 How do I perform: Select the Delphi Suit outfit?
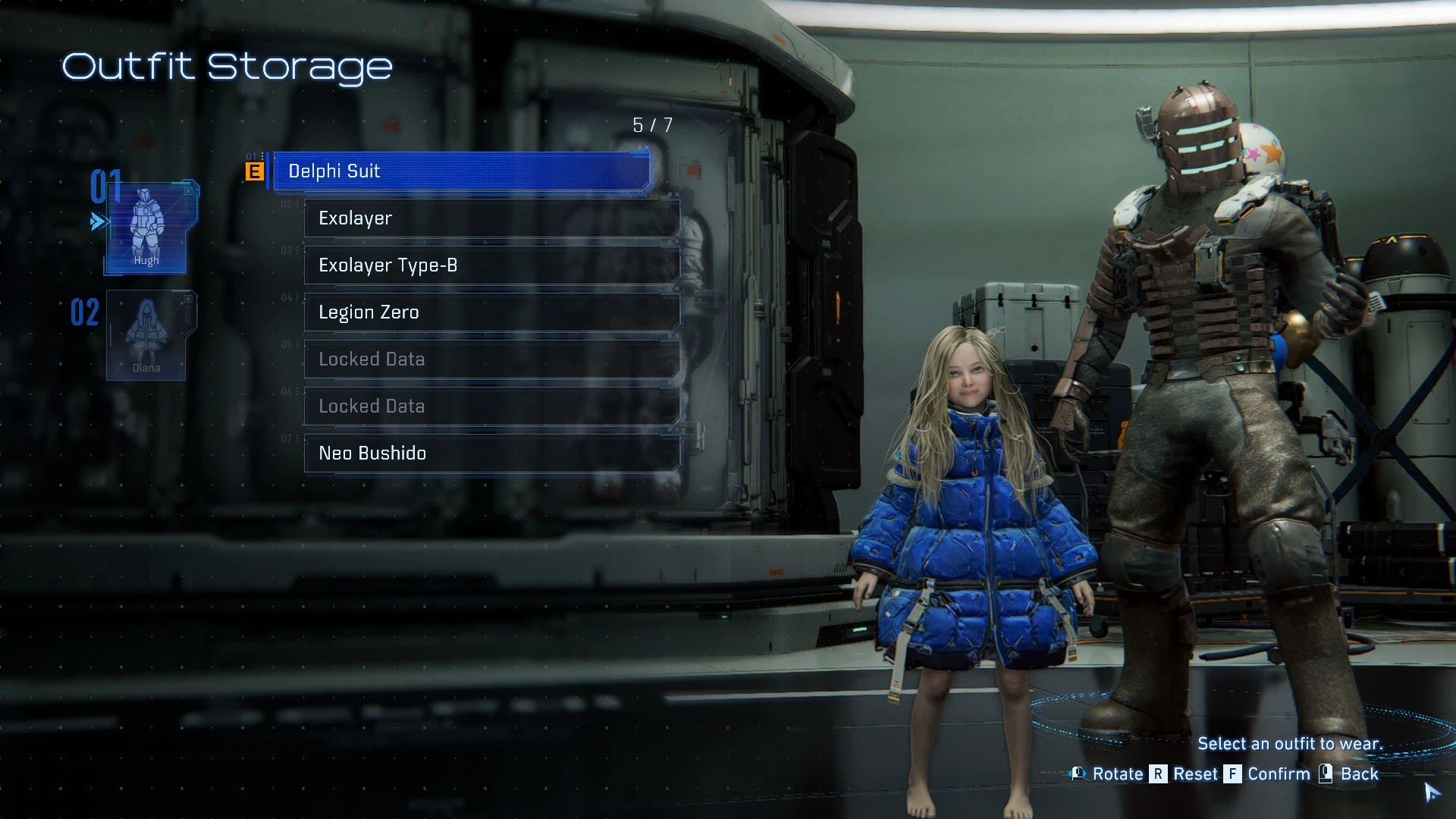coord(460,171)
